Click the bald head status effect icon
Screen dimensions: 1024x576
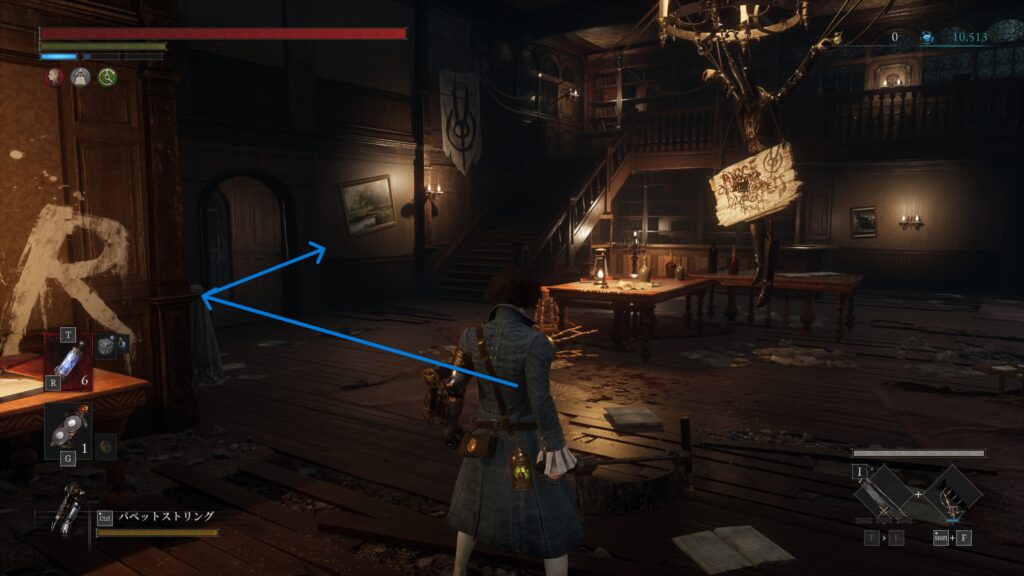(x=56, y=76)
